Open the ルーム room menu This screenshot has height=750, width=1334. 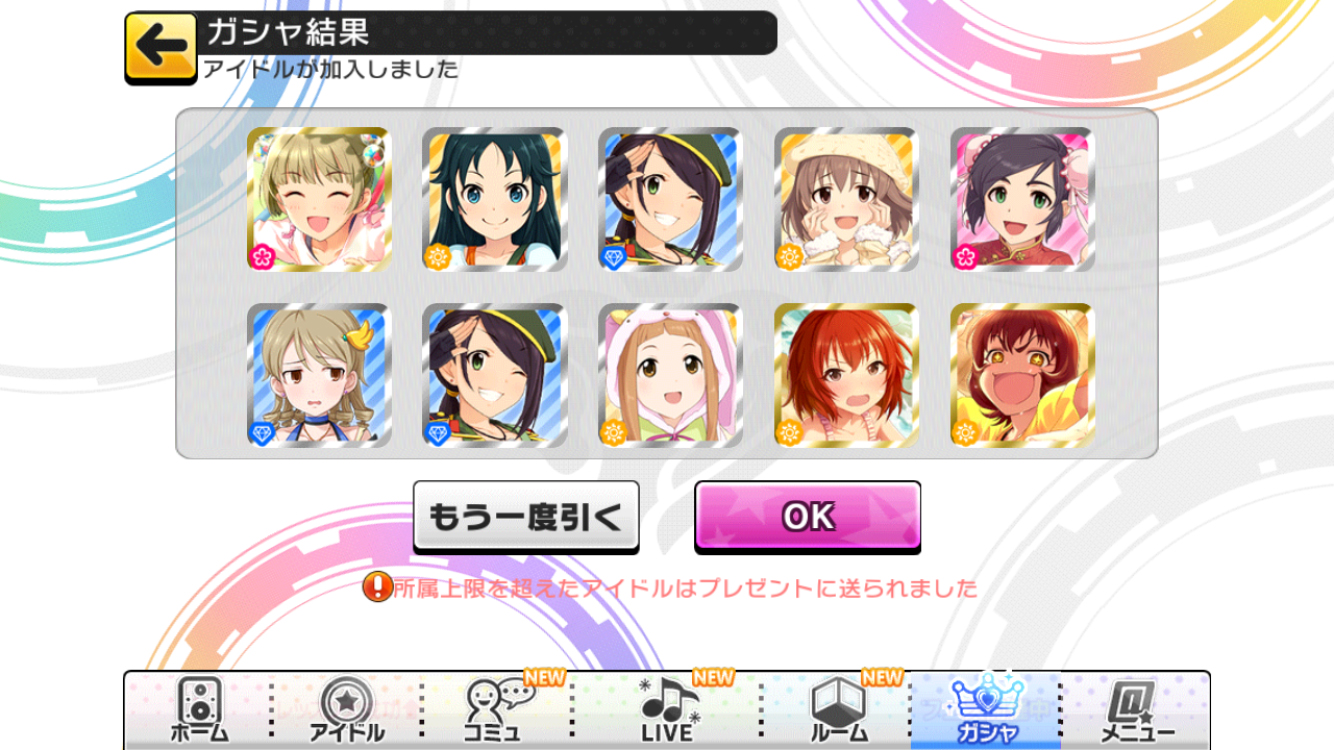(836, 710)
